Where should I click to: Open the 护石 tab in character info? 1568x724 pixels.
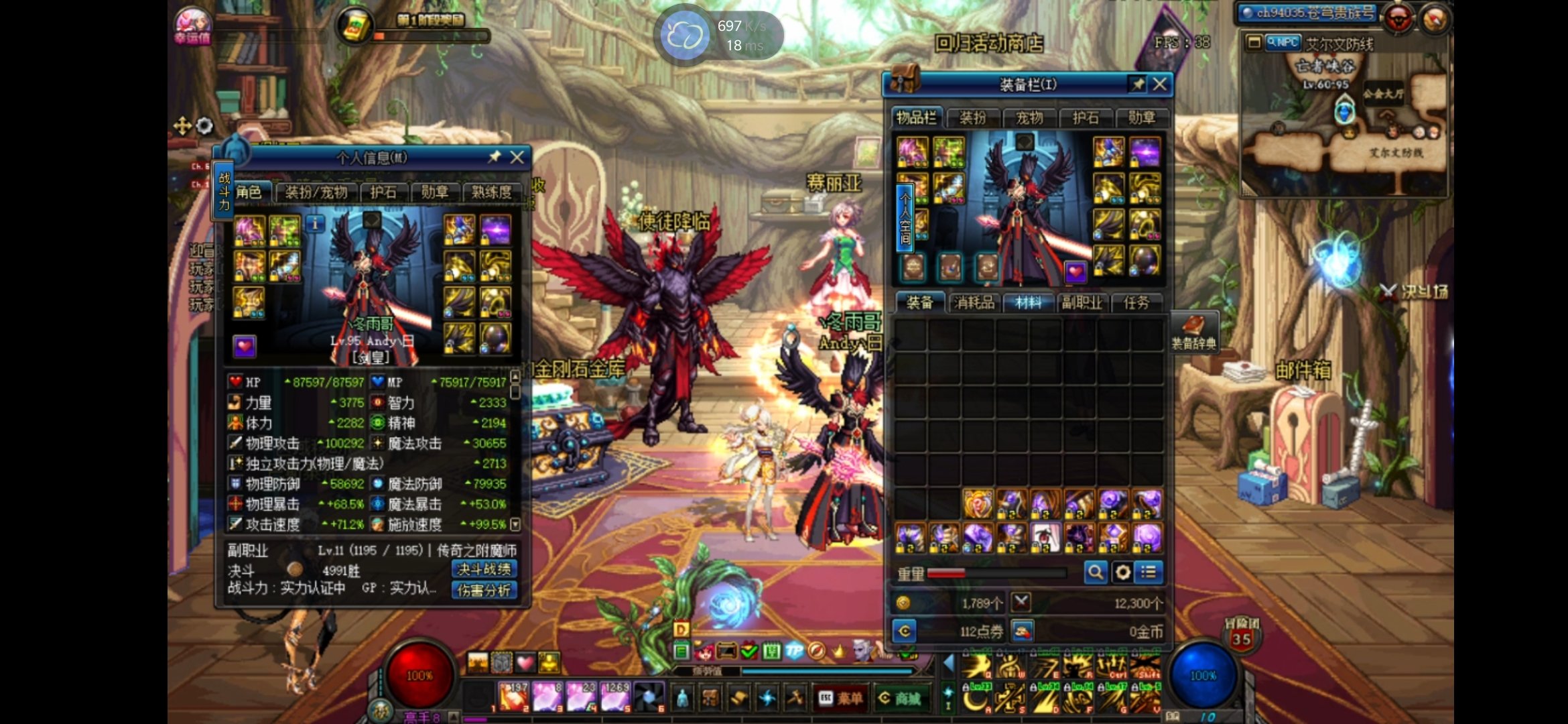coord(383,192)
